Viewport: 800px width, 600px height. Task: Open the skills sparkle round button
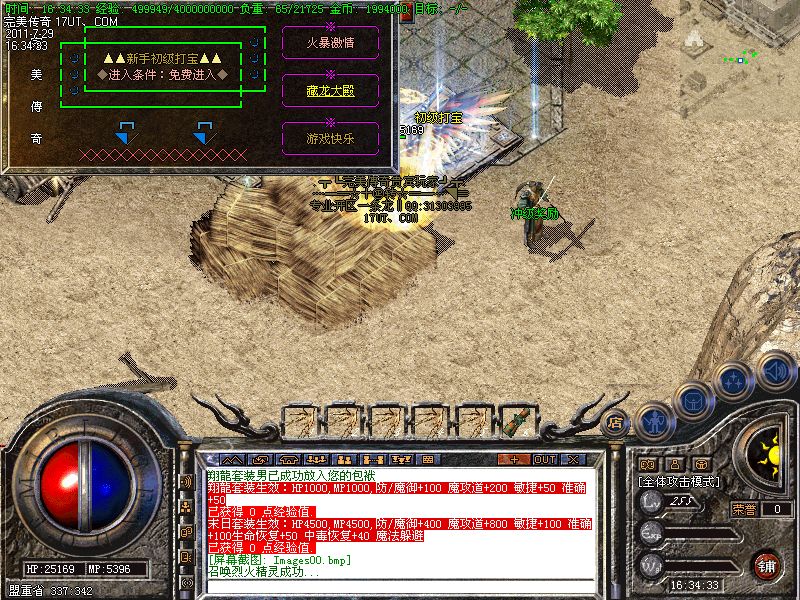735,379
